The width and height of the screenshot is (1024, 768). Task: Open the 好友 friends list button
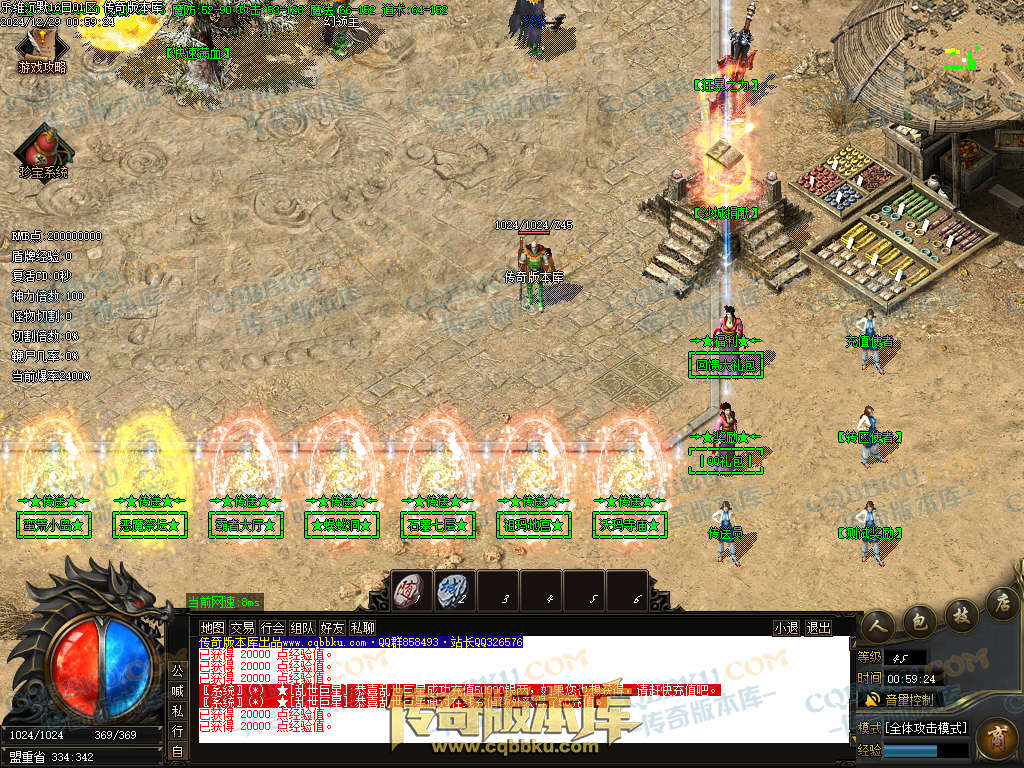pos(332,628)
